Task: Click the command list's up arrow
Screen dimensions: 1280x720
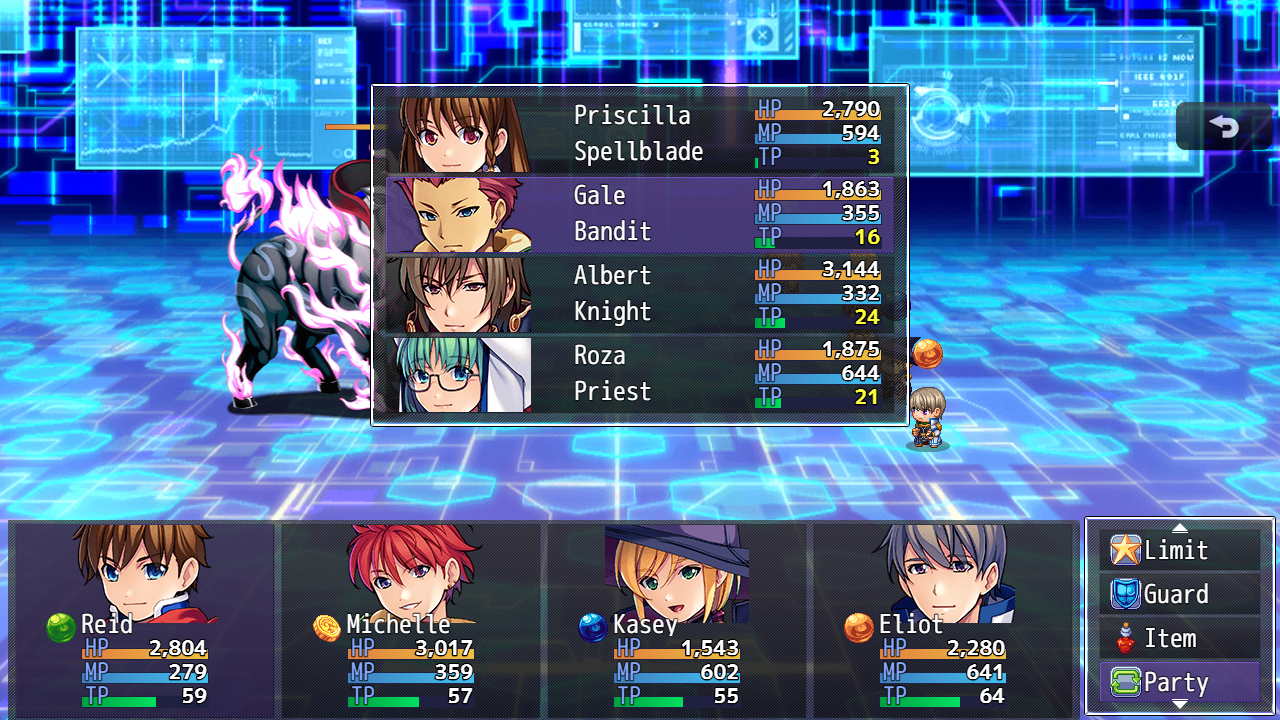Action: click(1180, 527)
